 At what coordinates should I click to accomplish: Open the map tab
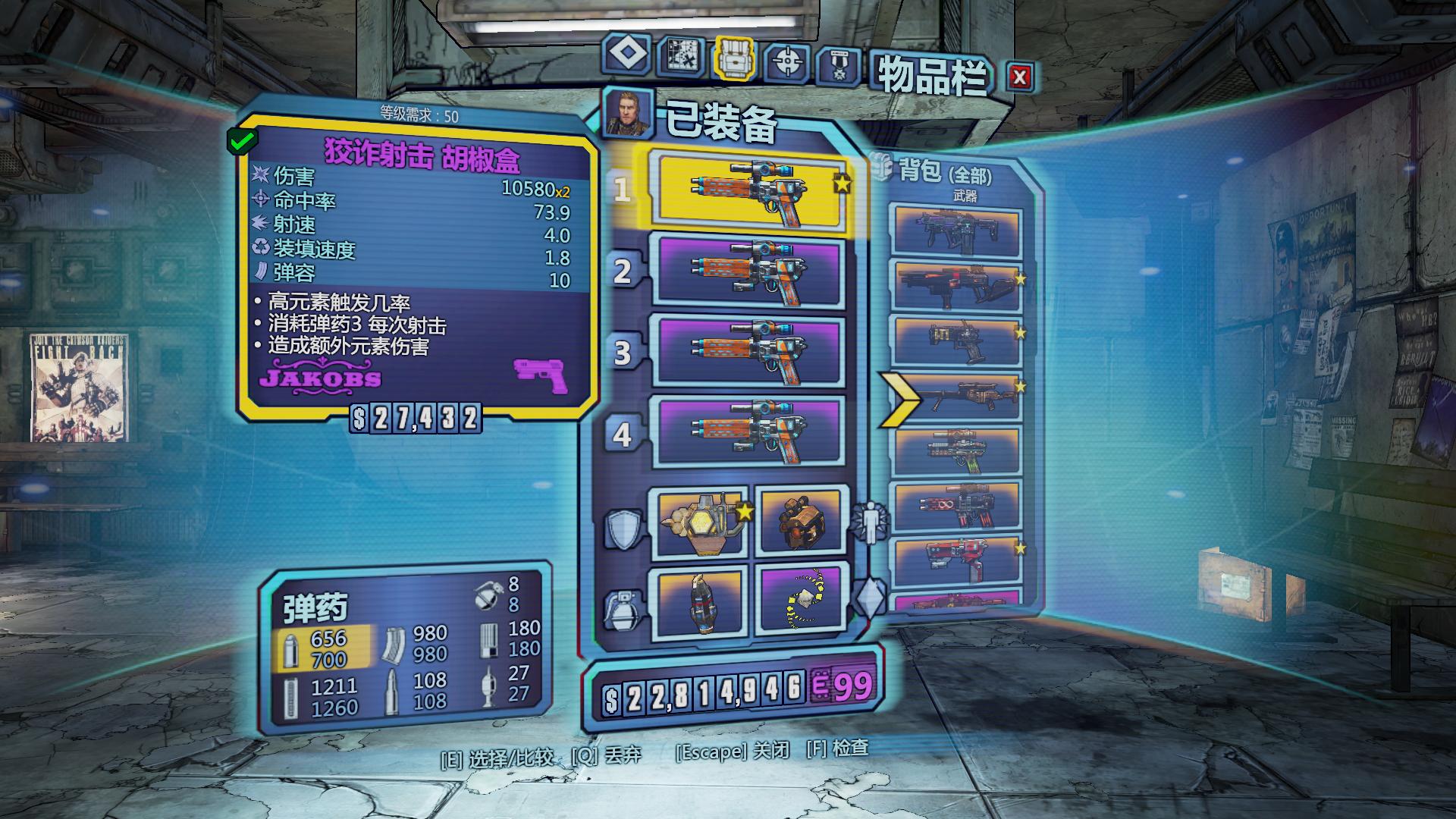(x=680, y=57)
